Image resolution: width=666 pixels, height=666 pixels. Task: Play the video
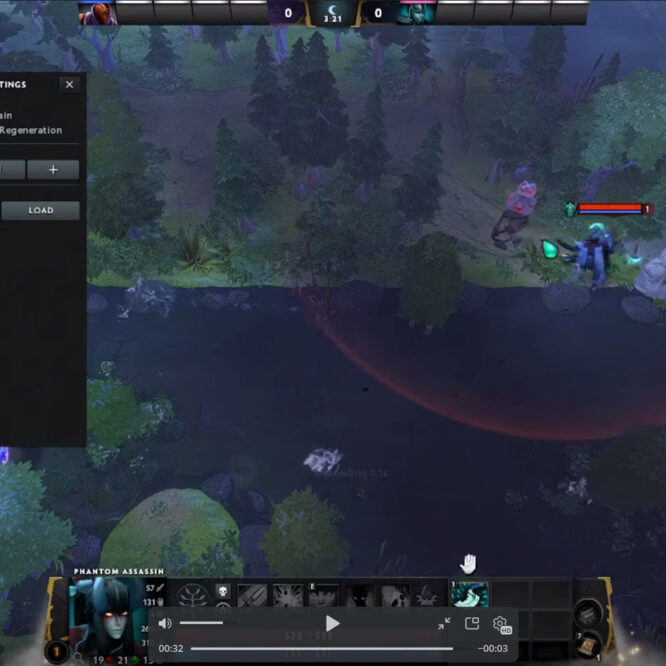333,624
